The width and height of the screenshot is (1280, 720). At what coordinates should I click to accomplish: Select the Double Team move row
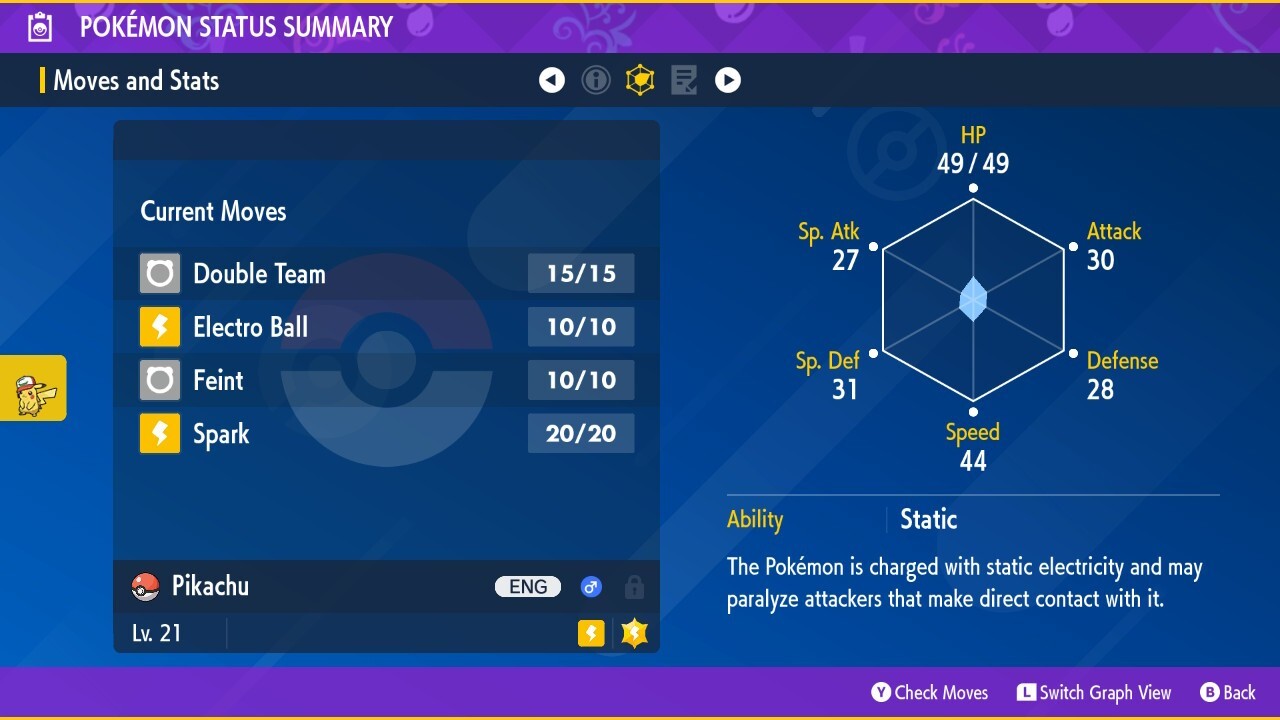tap(386, 274)
